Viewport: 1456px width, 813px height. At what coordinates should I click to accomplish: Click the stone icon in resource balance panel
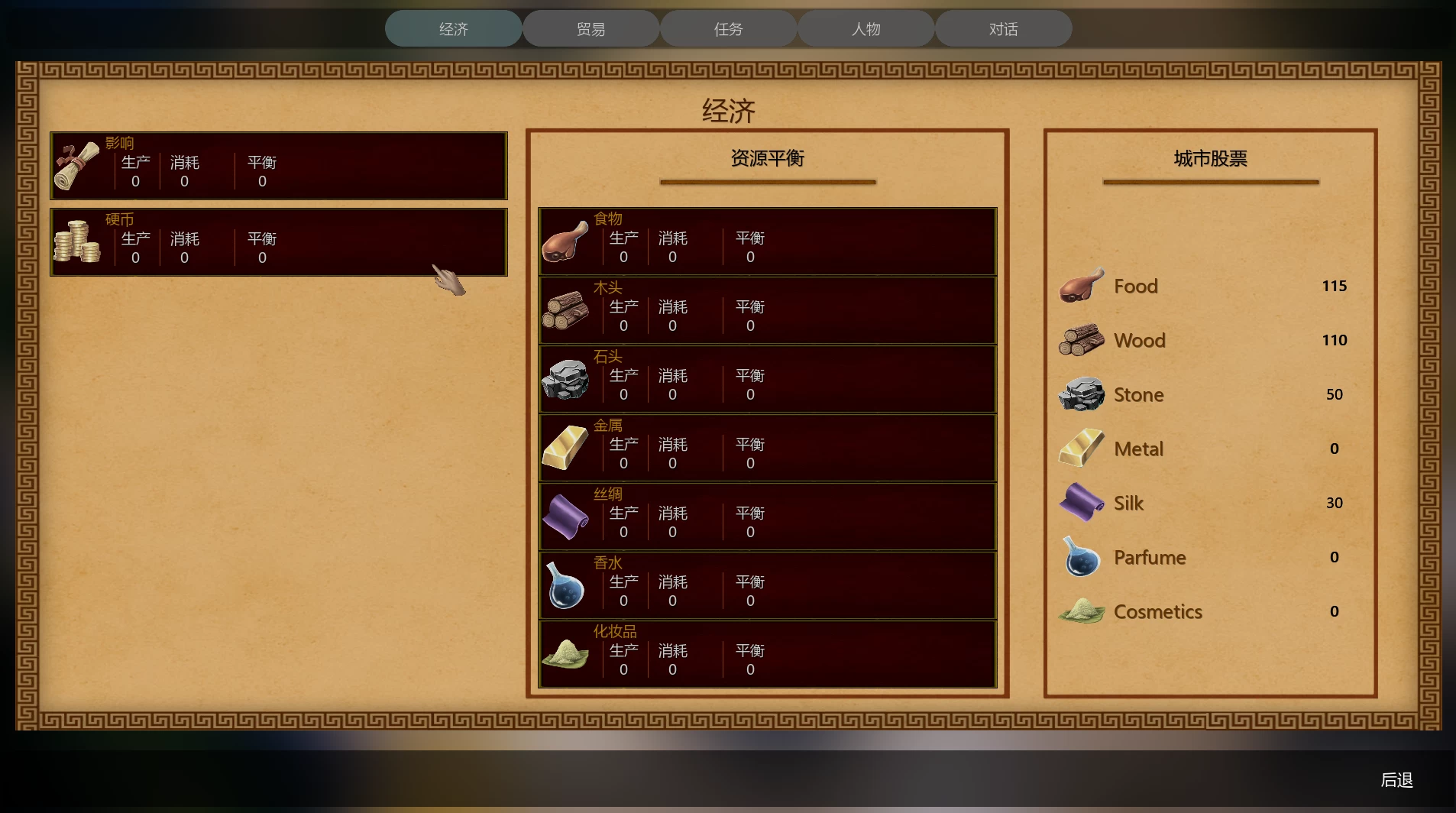tap(565, 380)
